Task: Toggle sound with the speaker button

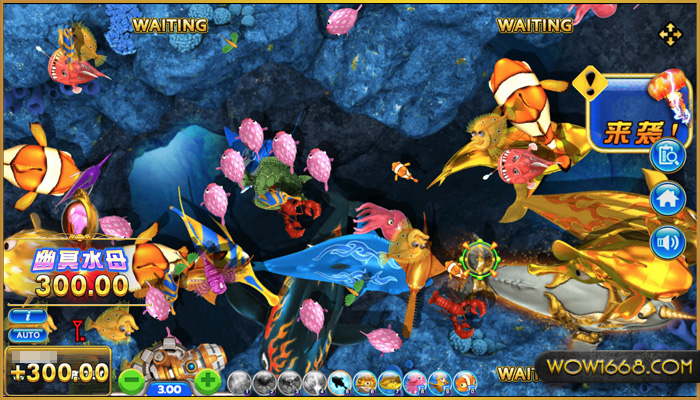Action: (x=665, y=241)
